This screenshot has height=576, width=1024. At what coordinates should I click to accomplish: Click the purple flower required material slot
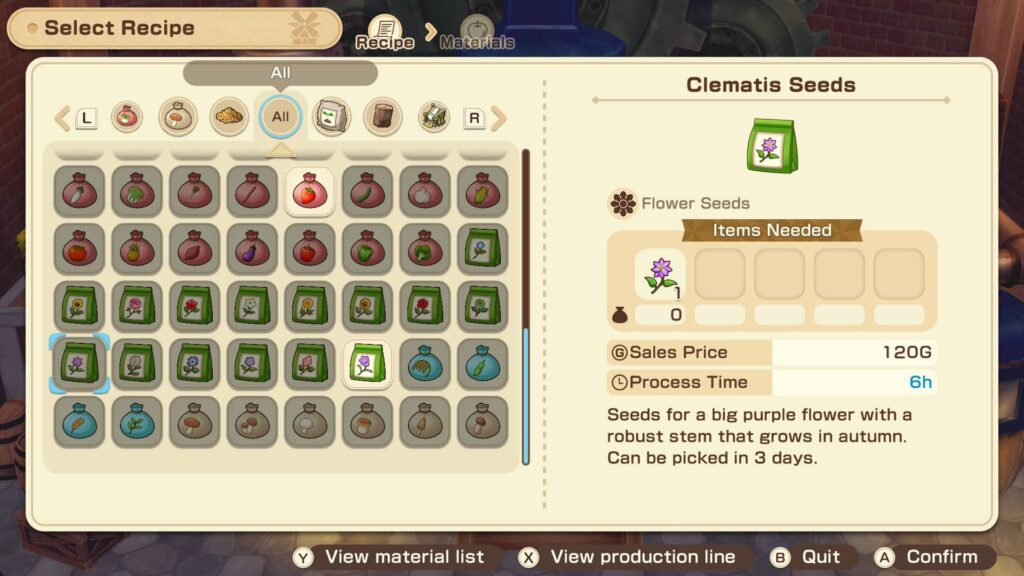(x=660, y=275)
